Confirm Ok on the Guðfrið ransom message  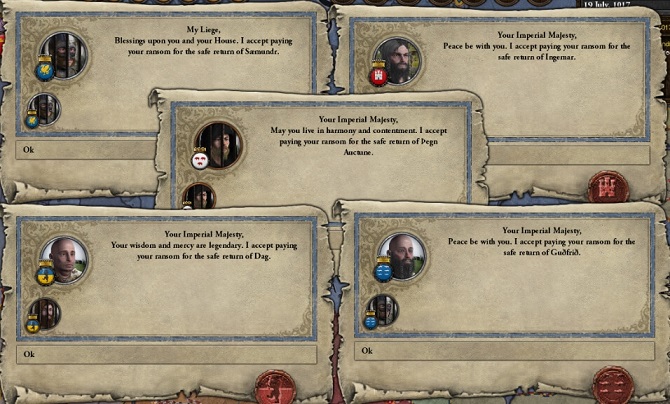click(x=505, y=351)
